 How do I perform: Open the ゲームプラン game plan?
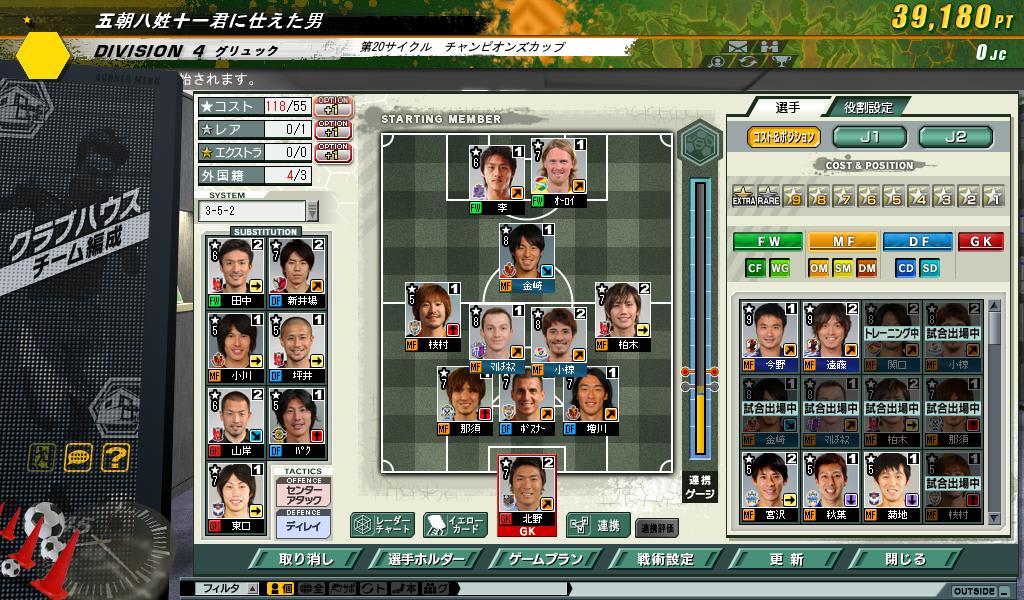coord(544,559)
